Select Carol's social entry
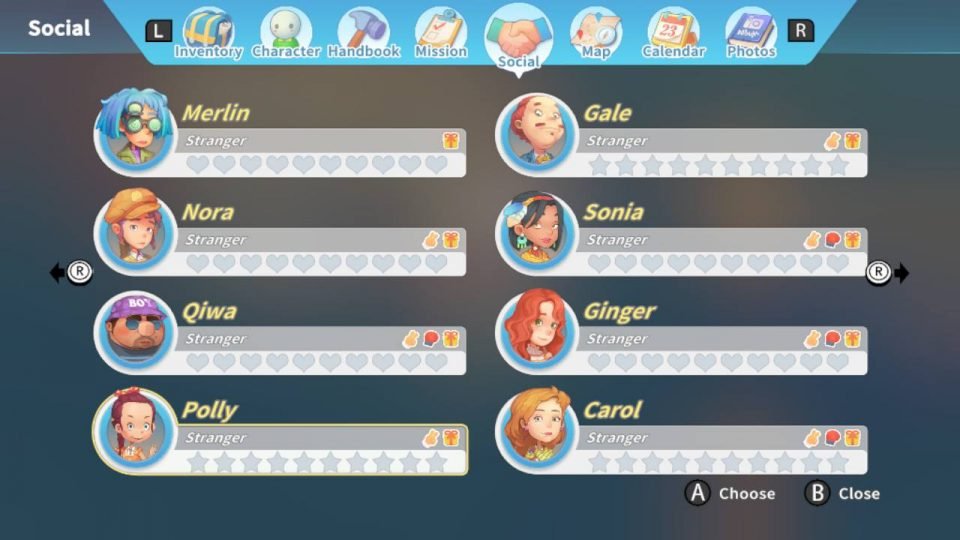The image size is (960, 540). (x=683, y=436)
